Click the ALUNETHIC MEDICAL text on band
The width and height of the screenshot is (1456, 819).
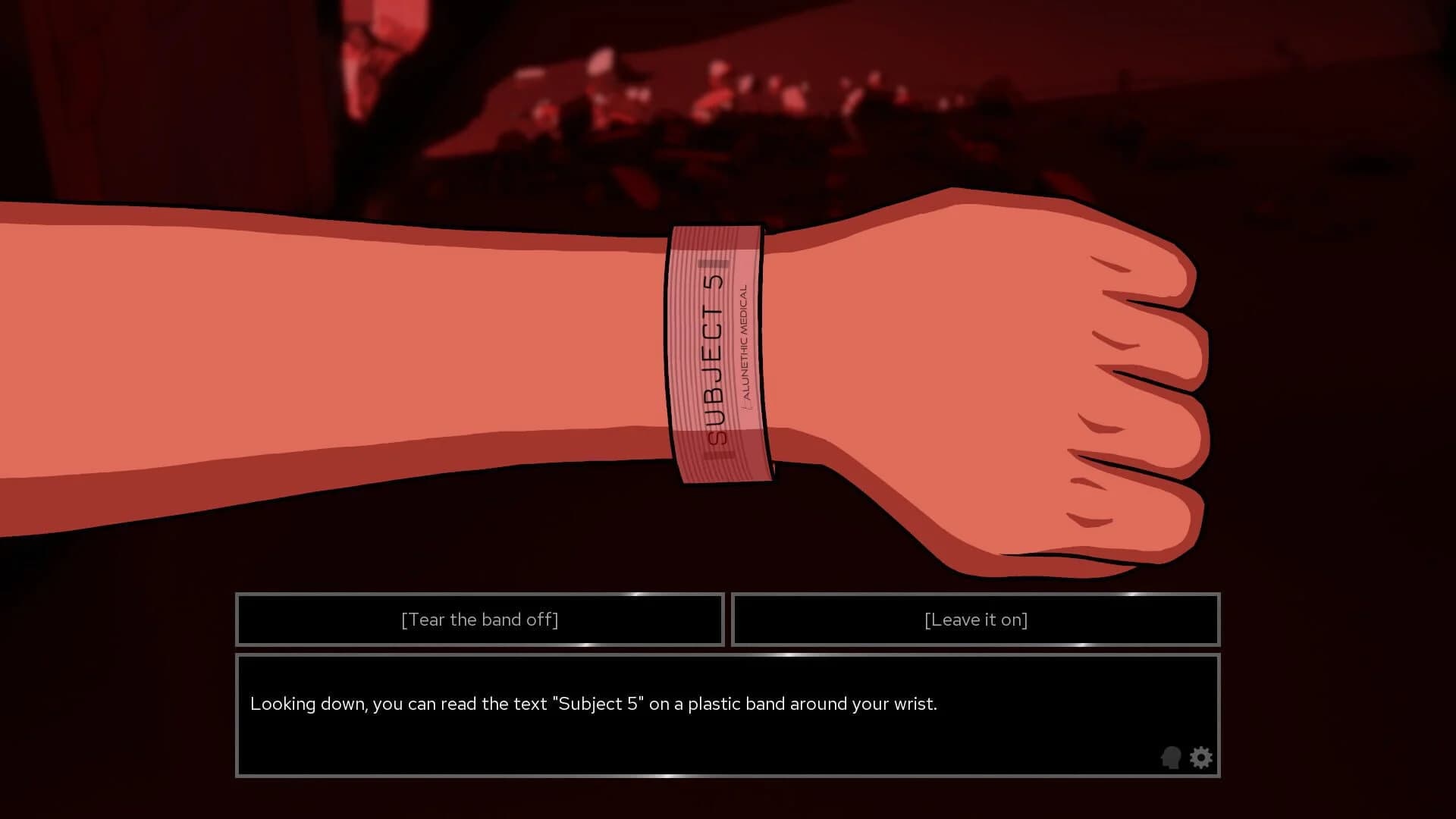coord(745,341)
